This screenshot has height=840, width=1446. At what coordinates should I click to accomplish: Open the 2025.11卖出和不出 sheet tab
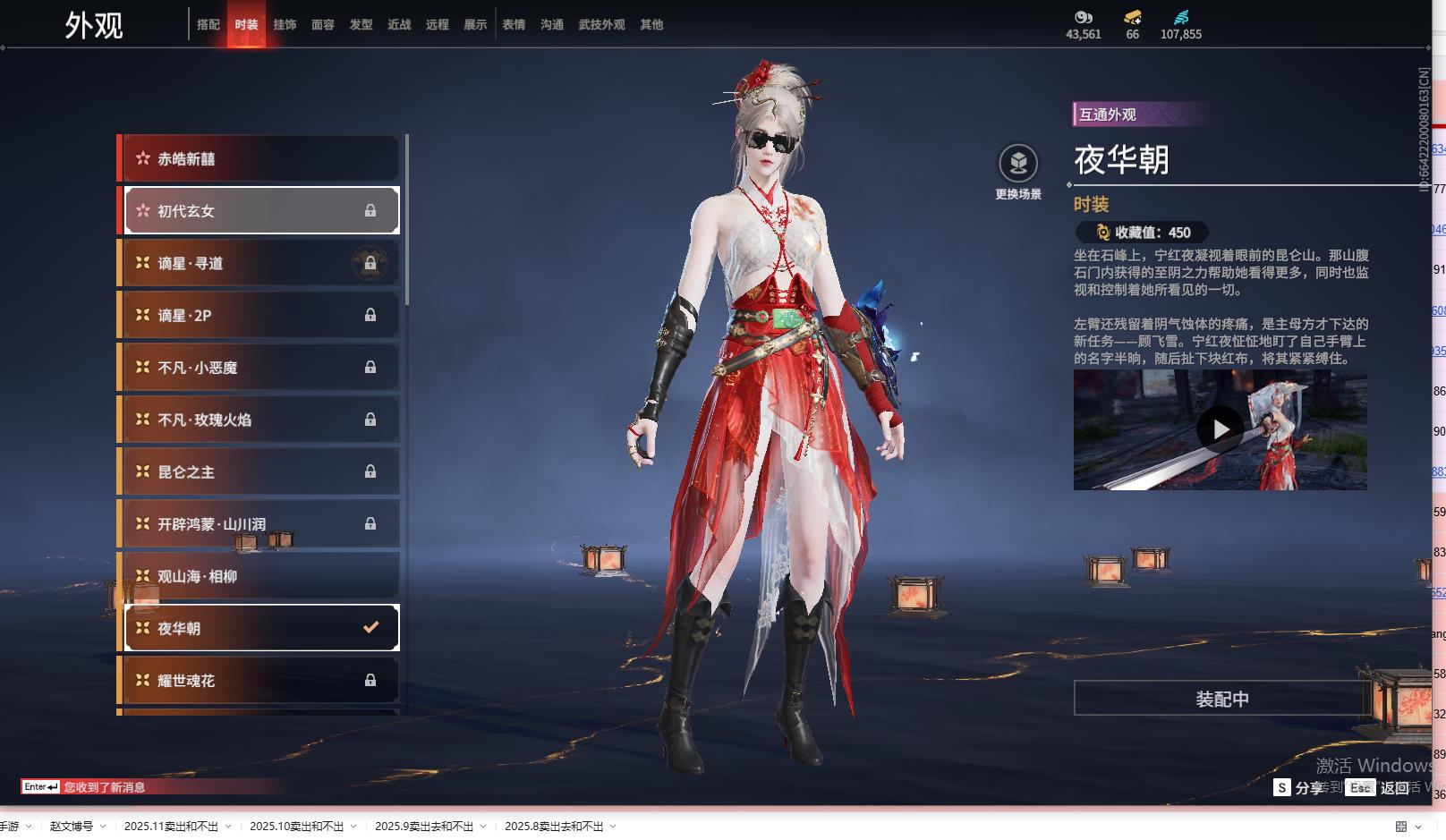171,827
